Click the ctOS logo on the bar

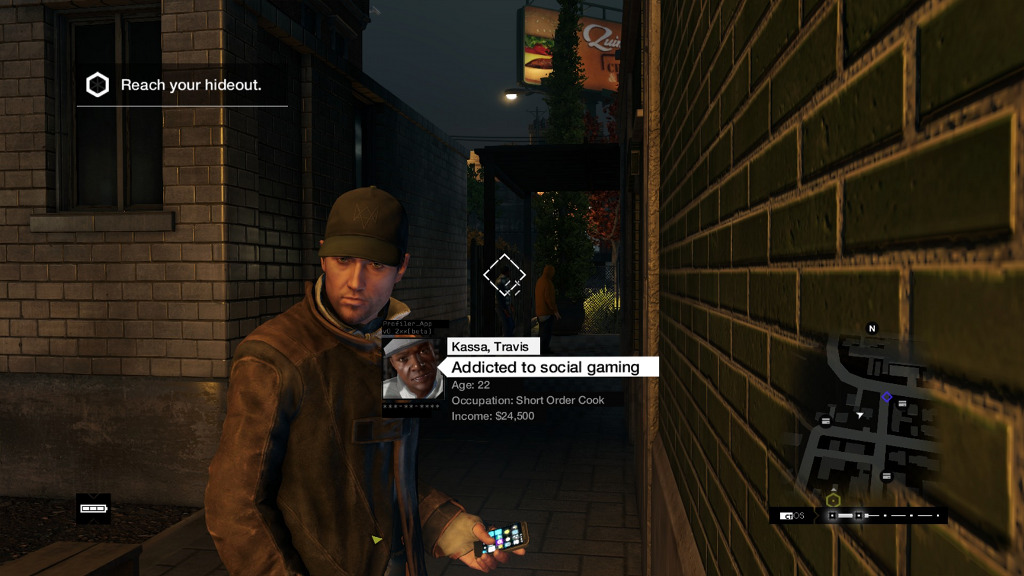point(795,516)
